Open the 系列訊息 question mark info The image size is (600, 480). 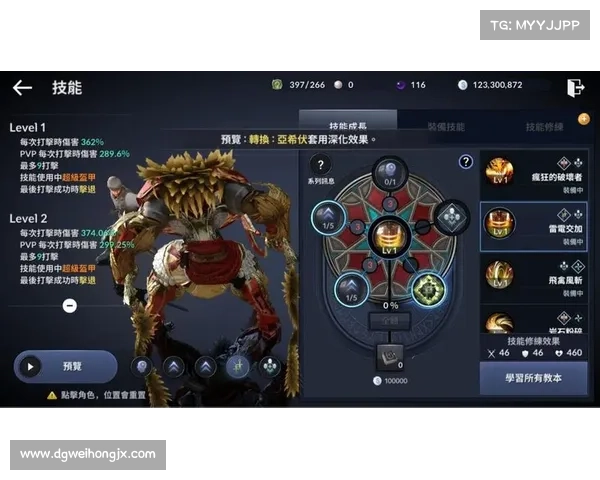click(x=320, y=166)
